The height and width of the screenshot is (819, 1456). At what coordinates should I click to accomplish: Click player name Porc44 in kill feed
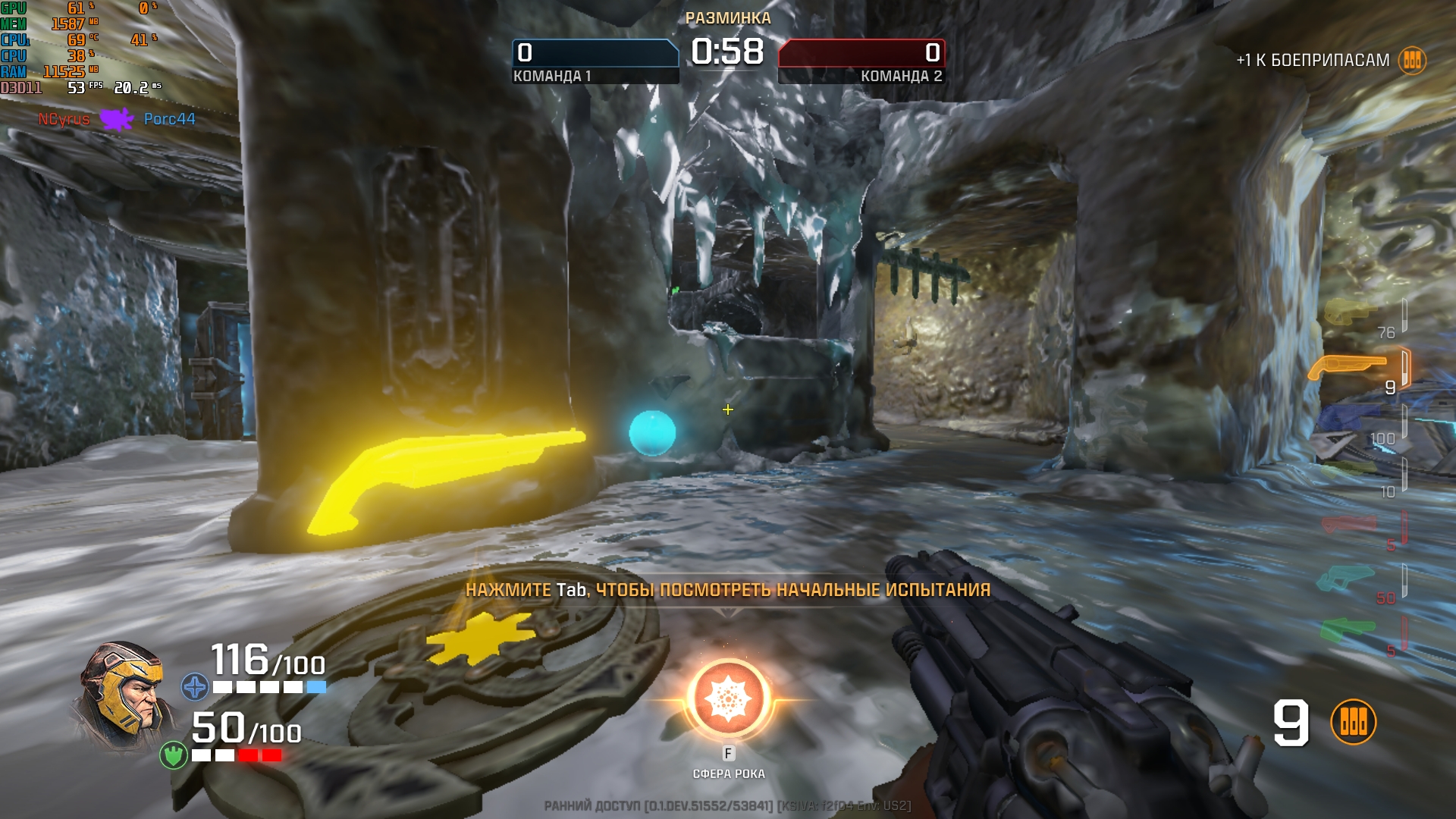pos(169,119)
